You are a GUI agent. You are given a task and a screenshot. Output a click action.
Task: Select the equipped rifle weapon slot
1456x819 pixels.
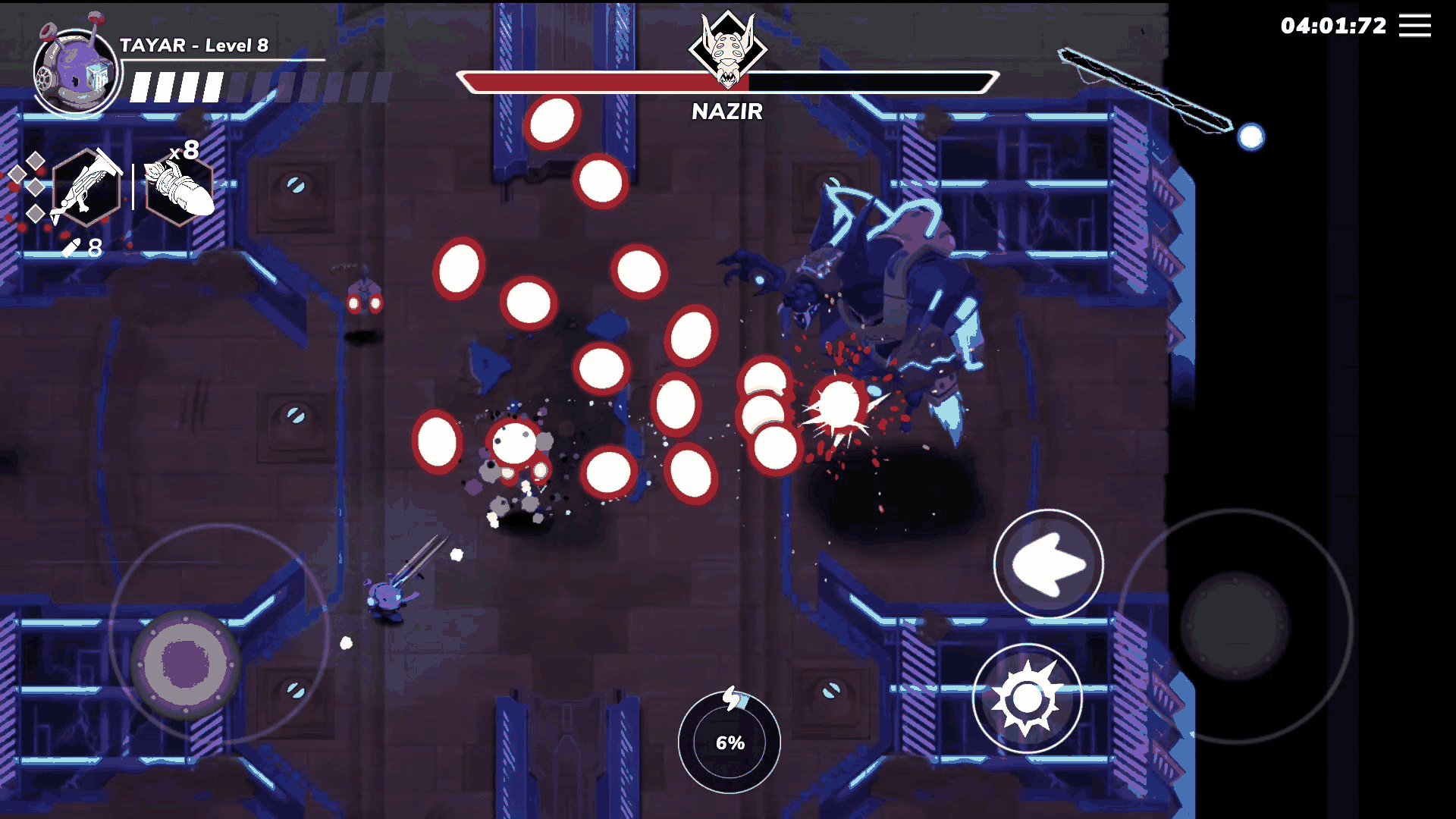86,187
